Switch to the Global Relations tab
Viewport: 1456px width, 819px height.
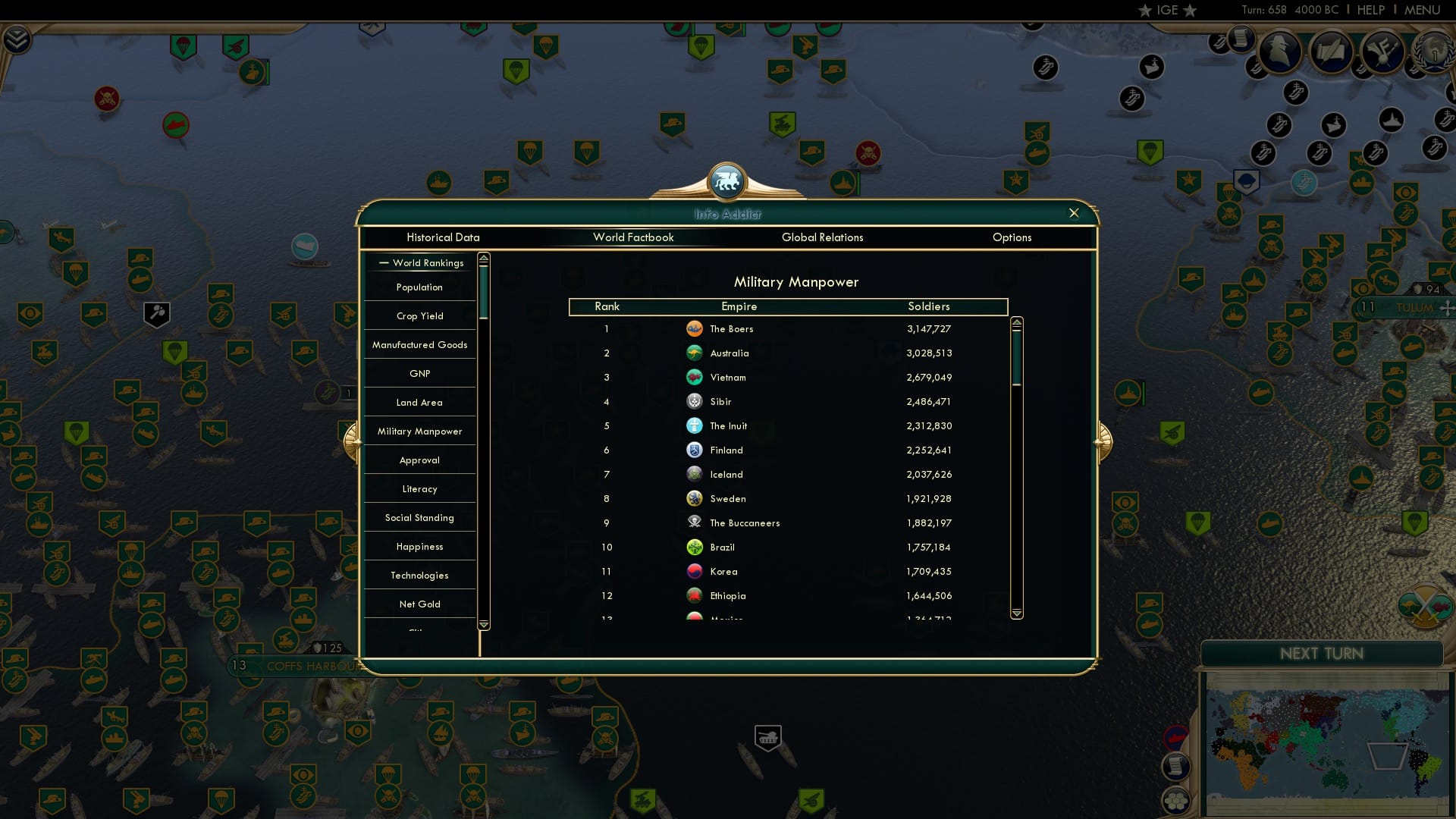point(823,237)
